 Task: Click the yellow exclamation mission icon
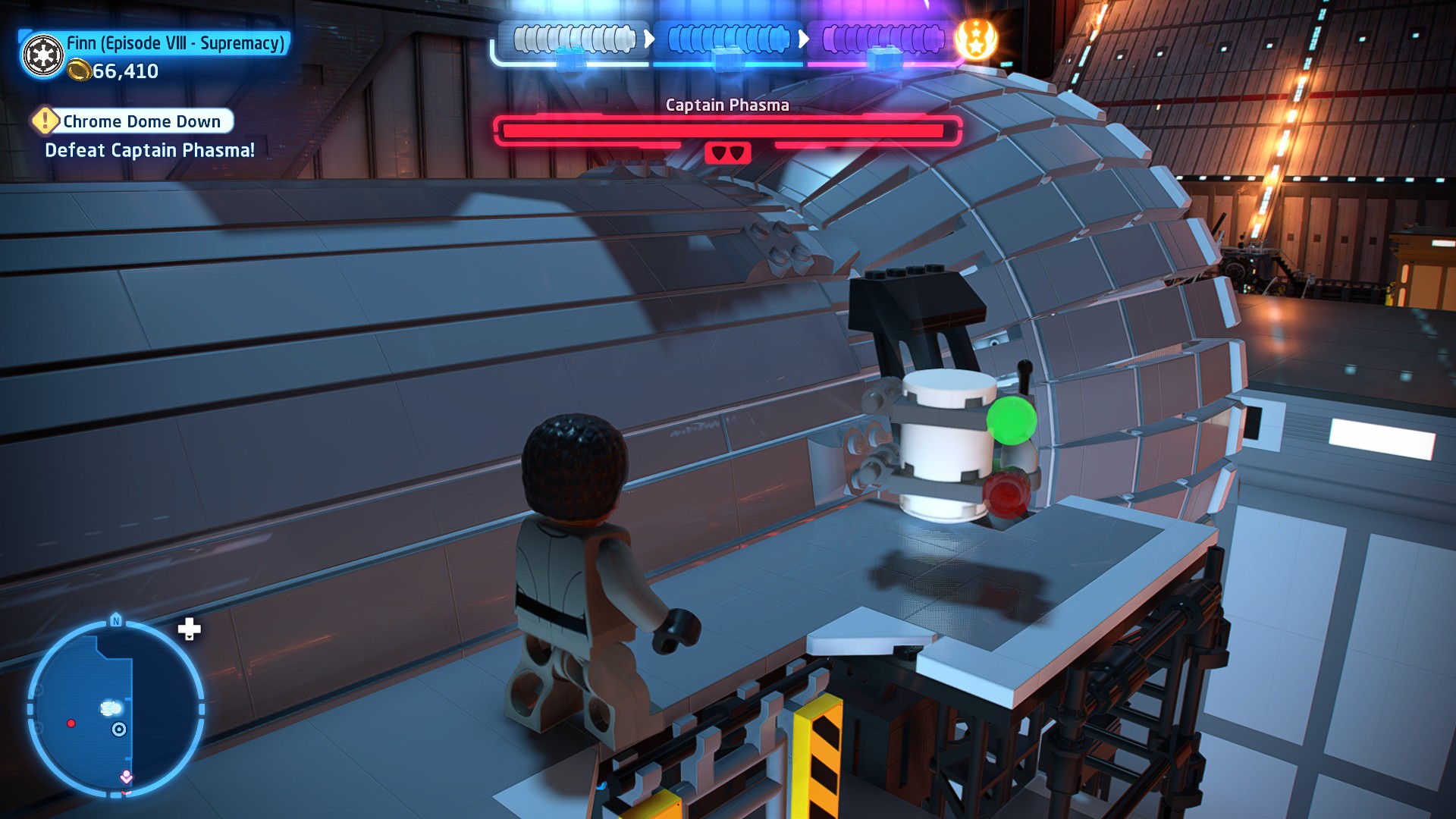click(45, 121)
